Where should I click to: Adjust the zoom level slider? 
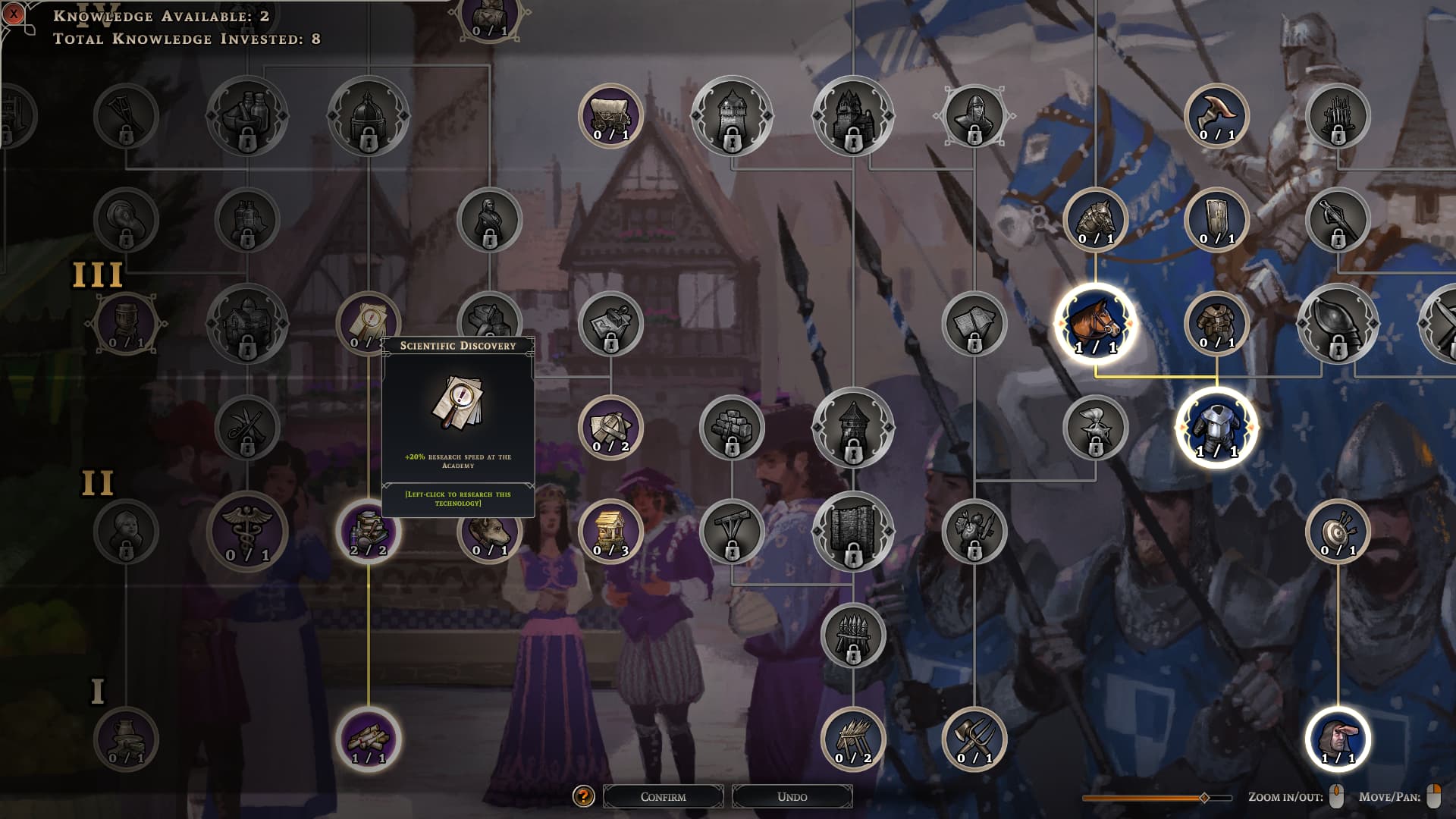tap(1203, 798)
